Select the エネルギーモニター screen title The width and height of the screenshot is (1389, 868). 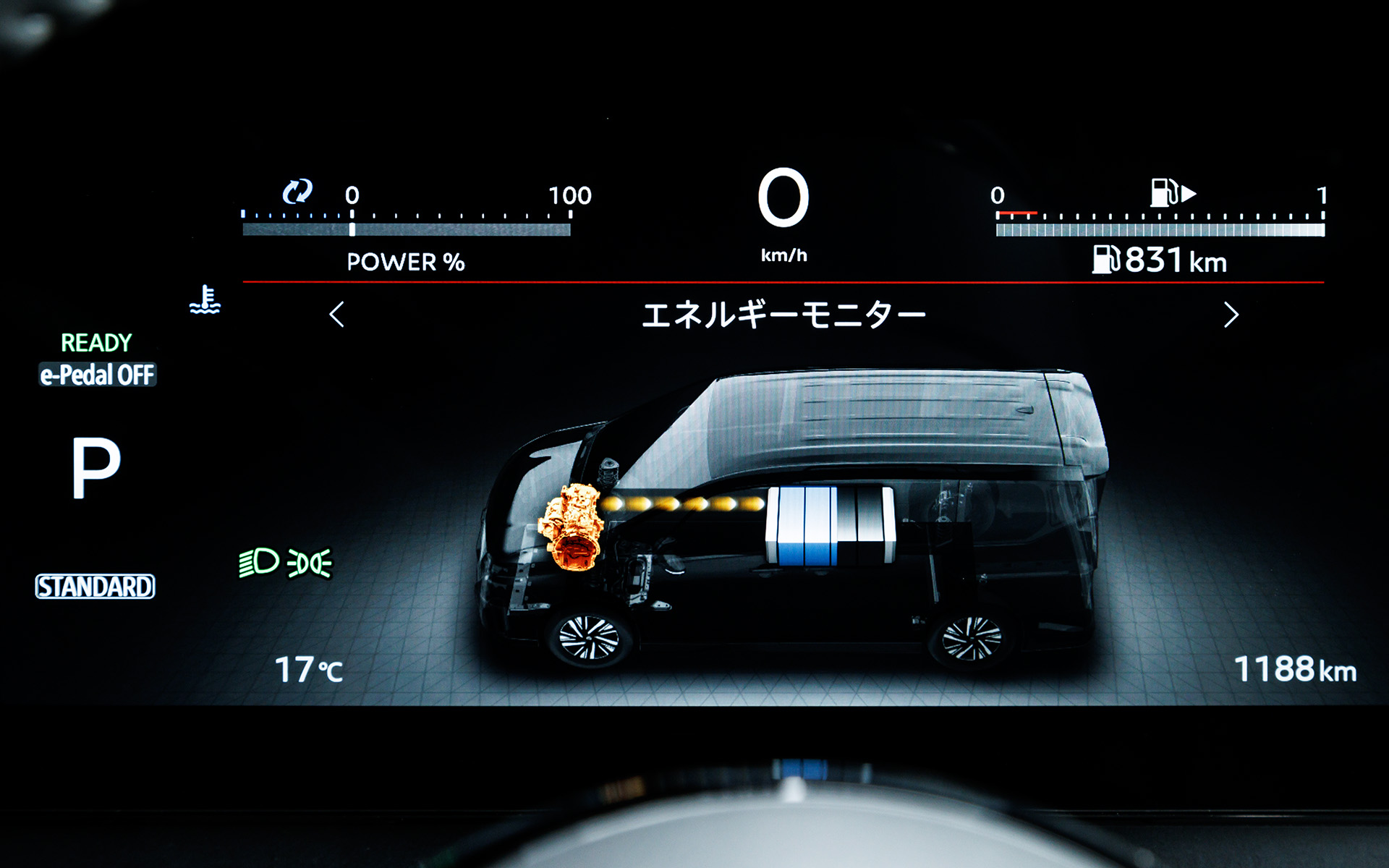pos(786,314)
